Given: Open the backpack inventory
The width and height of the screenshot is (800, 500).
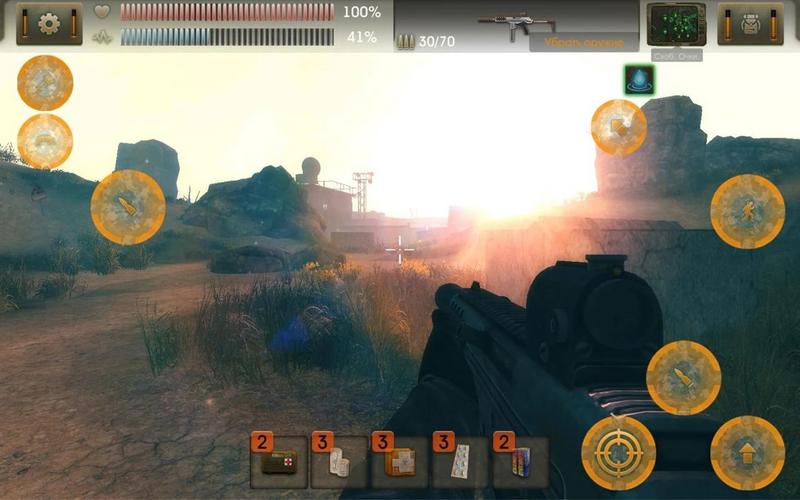Looking at the screenshot, I should 751,24.
